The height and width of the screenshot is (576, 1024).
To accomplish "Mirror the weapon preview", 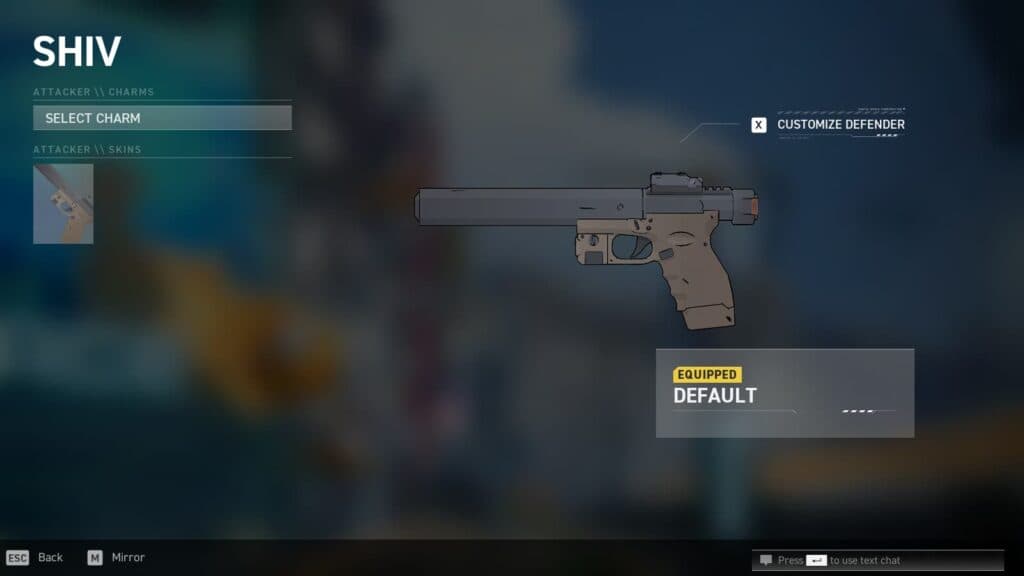I will [116, 557].
